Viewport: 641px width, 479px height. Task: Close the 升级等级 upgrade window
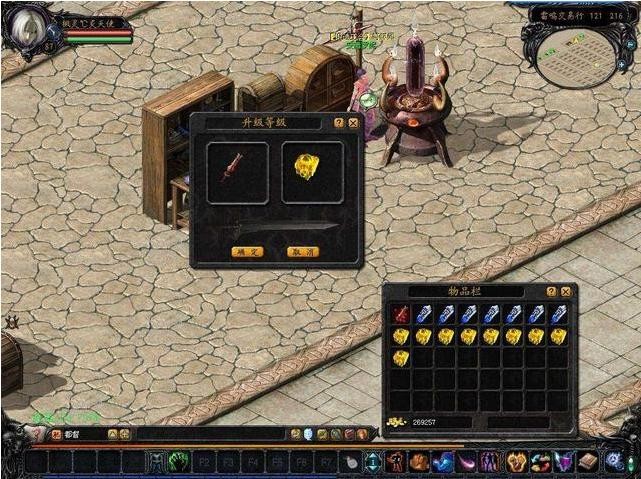click(x=353, y=123)
